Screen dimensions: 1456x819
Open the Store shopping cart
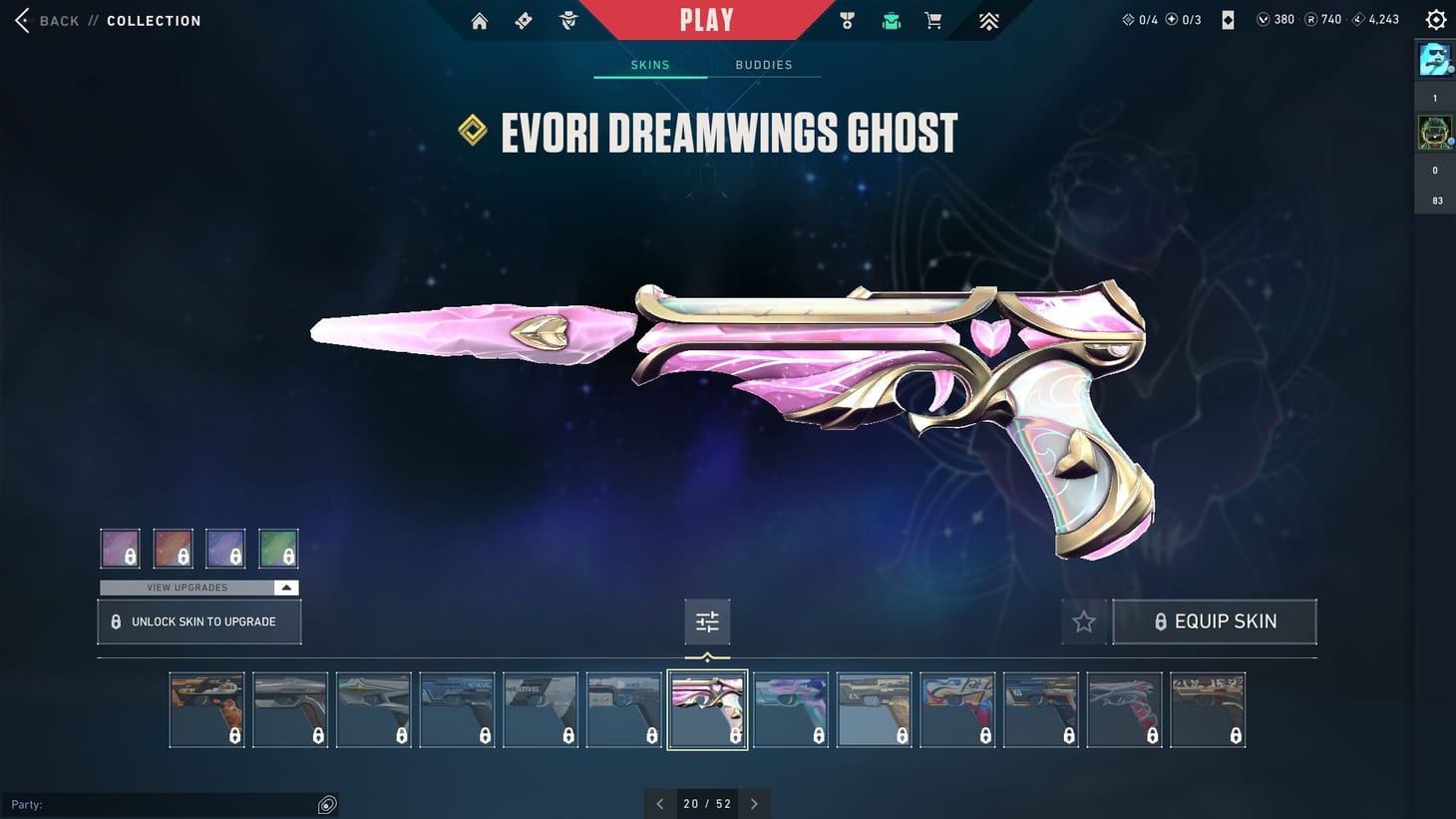click(x=933, y=20)
